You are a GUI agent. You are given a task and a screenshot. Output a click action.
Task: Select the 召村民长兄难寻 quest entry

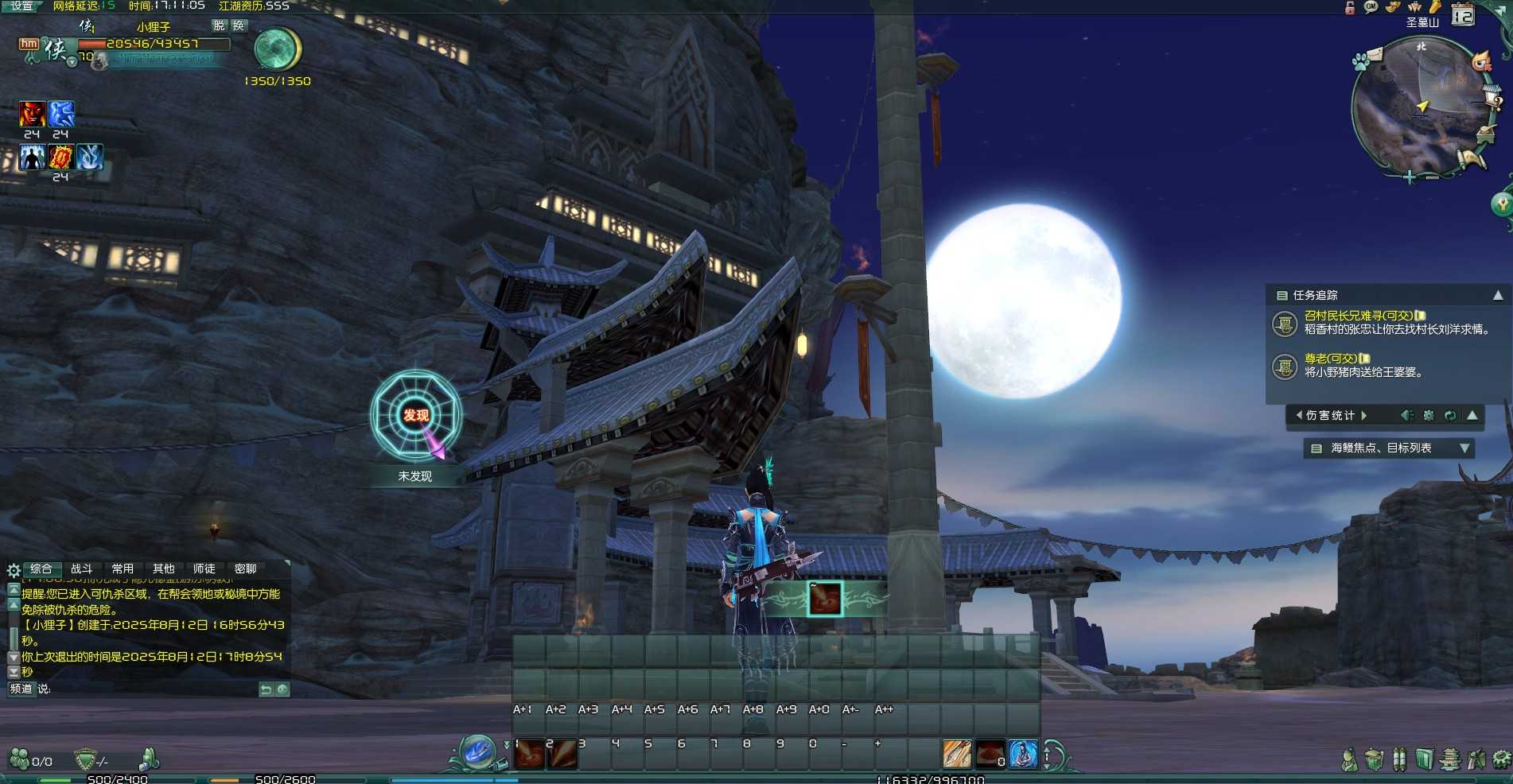[x=1359, y=316]
